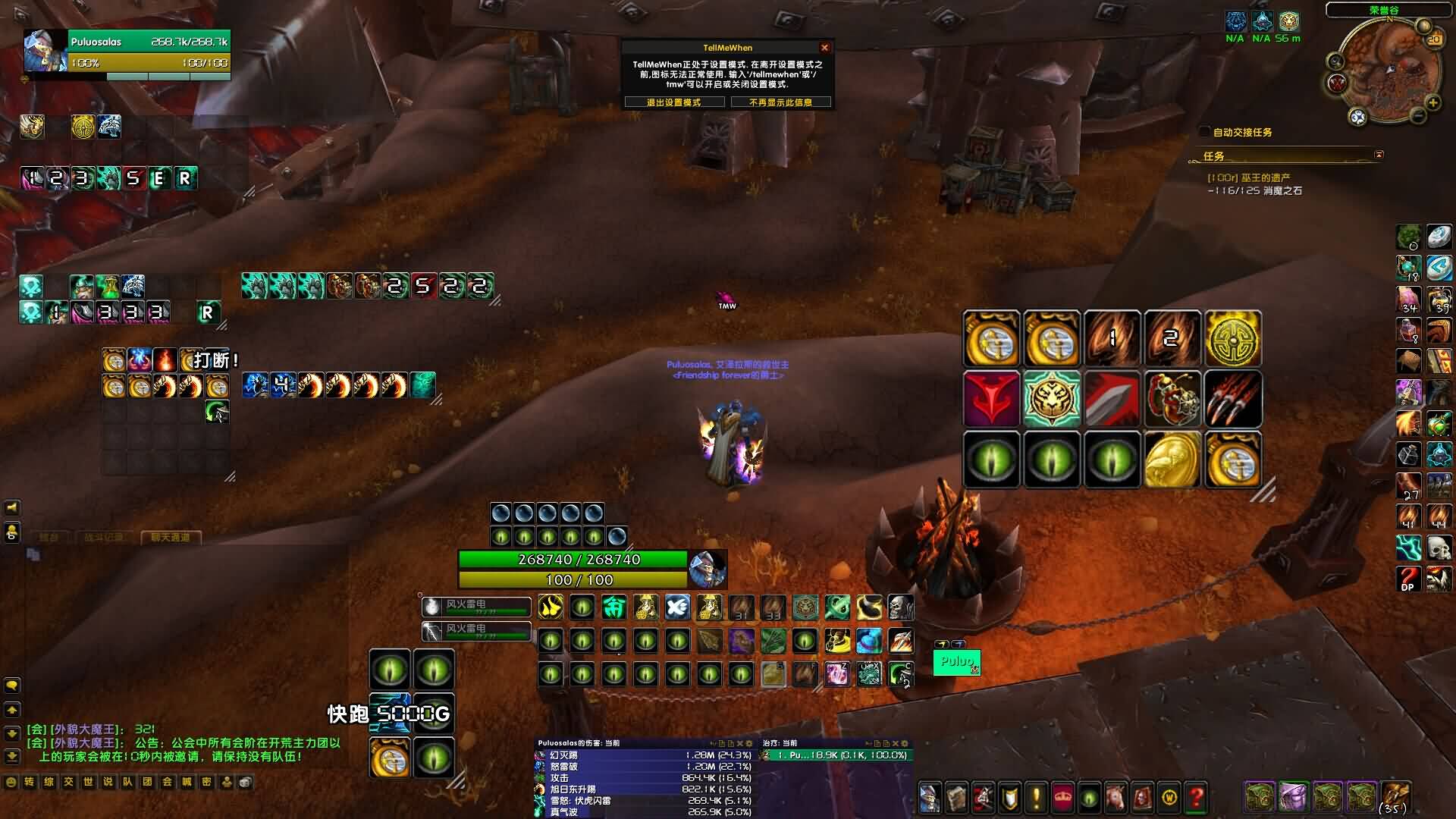Click the 退出设置模式 button
The image size is (1456, 819).
click(673, 102)
